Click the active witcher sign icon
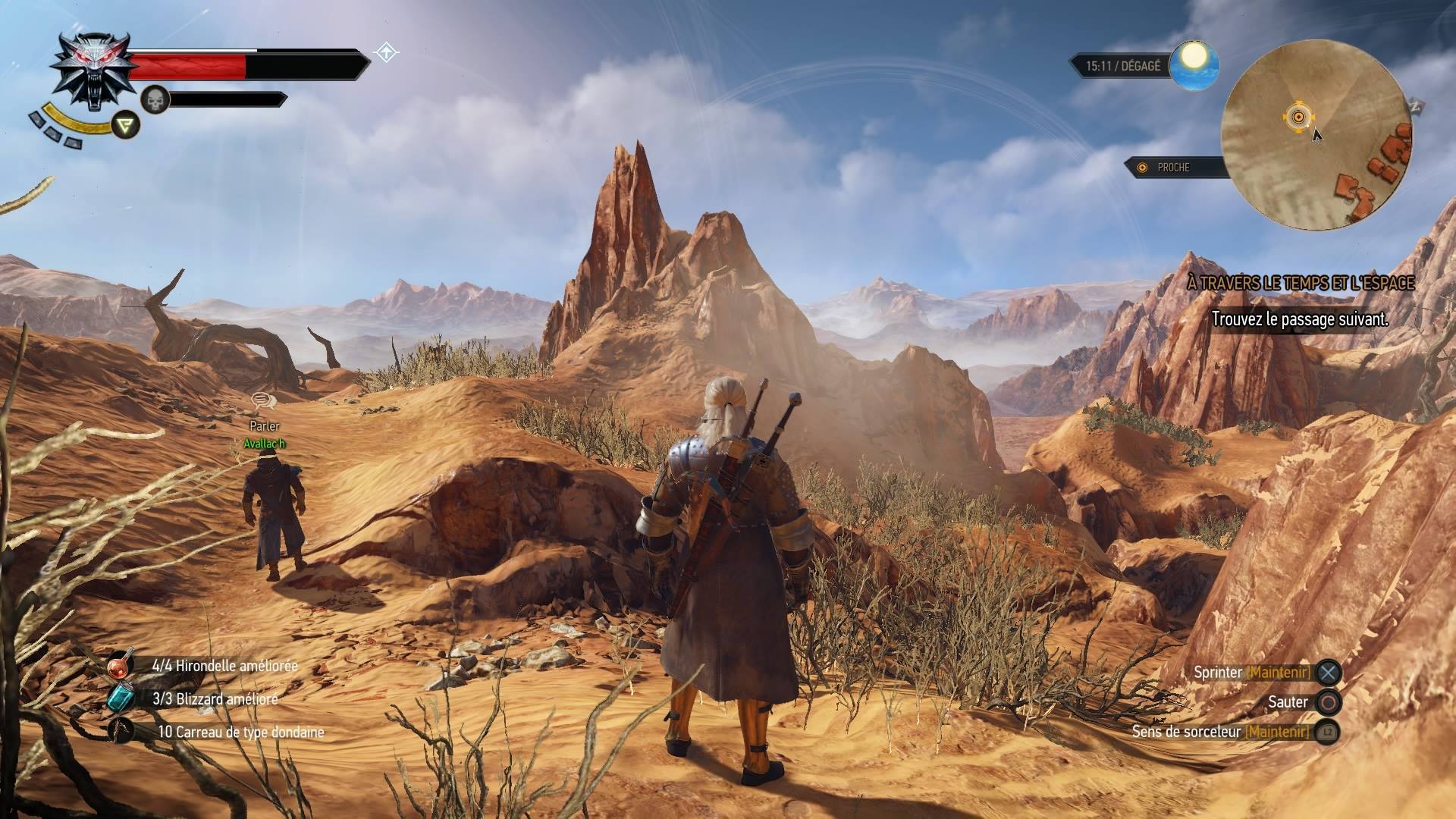The image size is (1456, 819). pyautogui.click(x=126, y=125)
